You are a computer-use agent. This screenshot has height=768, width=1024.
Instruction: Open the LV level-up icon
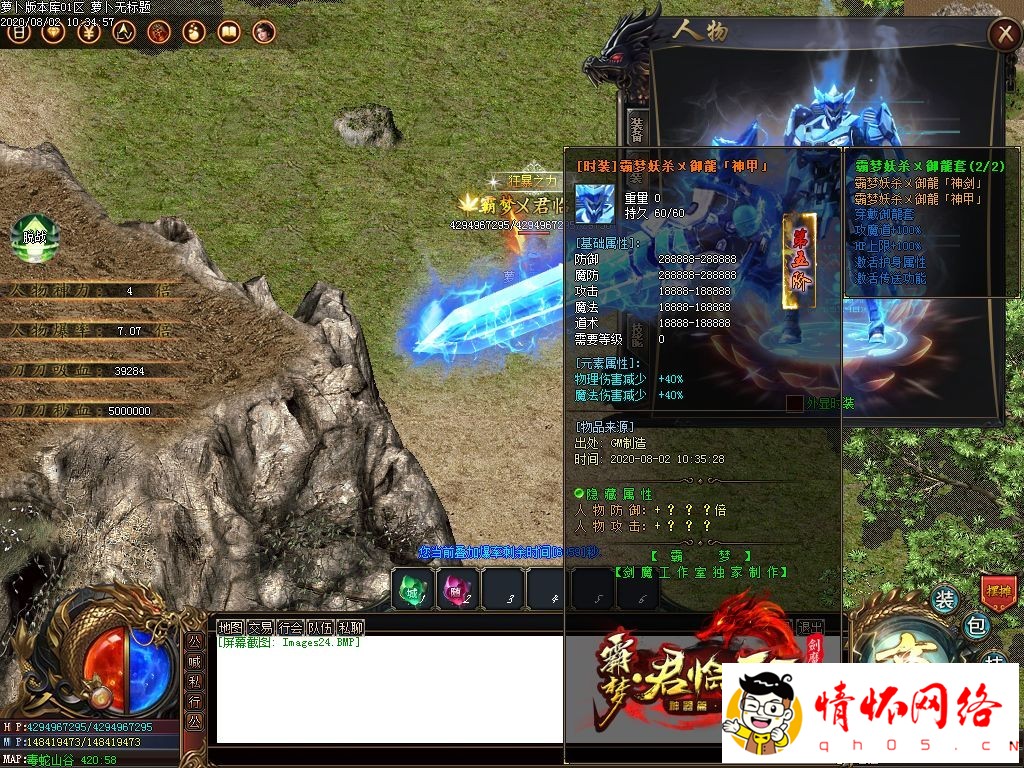pos(124,32)
